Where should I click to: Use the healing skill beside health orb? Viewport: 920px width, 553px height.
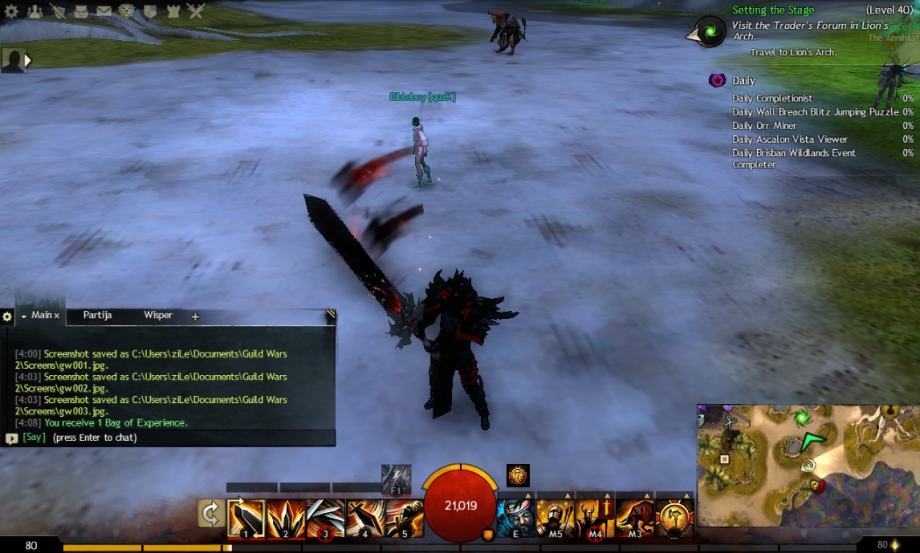[x=515, y=518]
